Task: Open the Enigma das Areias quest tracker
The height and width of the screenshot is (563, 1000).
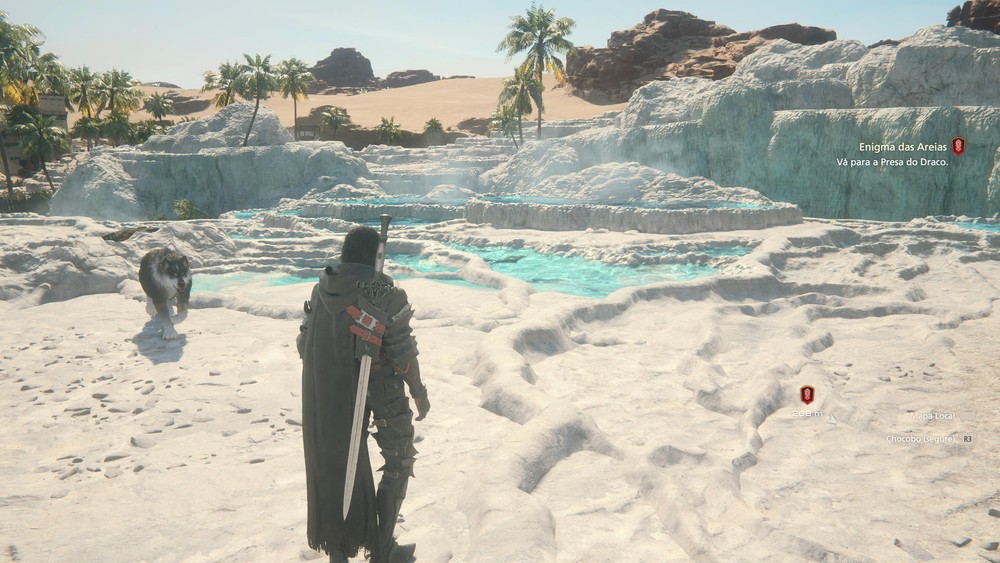Action: point(901,147)
